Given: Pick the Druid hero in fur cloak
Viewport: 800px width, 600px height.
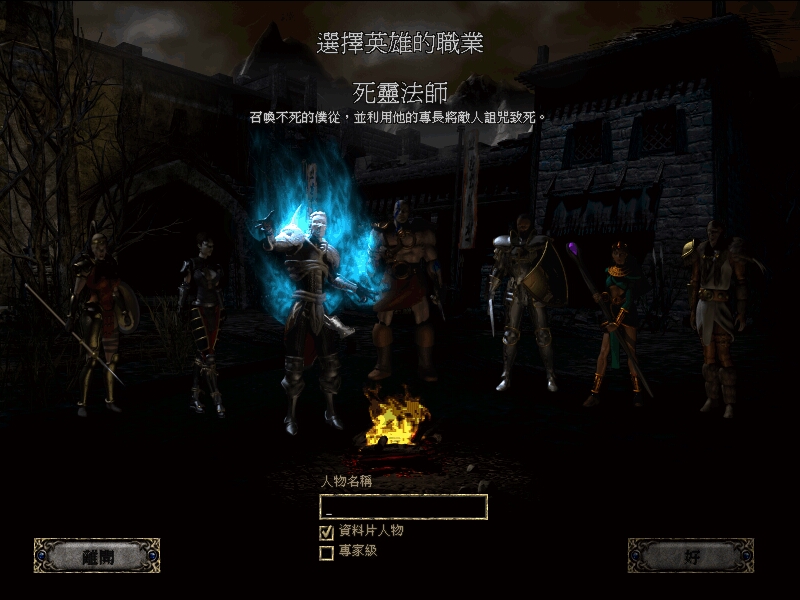Looking at the screenshot, I should click(x=717, y=310).
